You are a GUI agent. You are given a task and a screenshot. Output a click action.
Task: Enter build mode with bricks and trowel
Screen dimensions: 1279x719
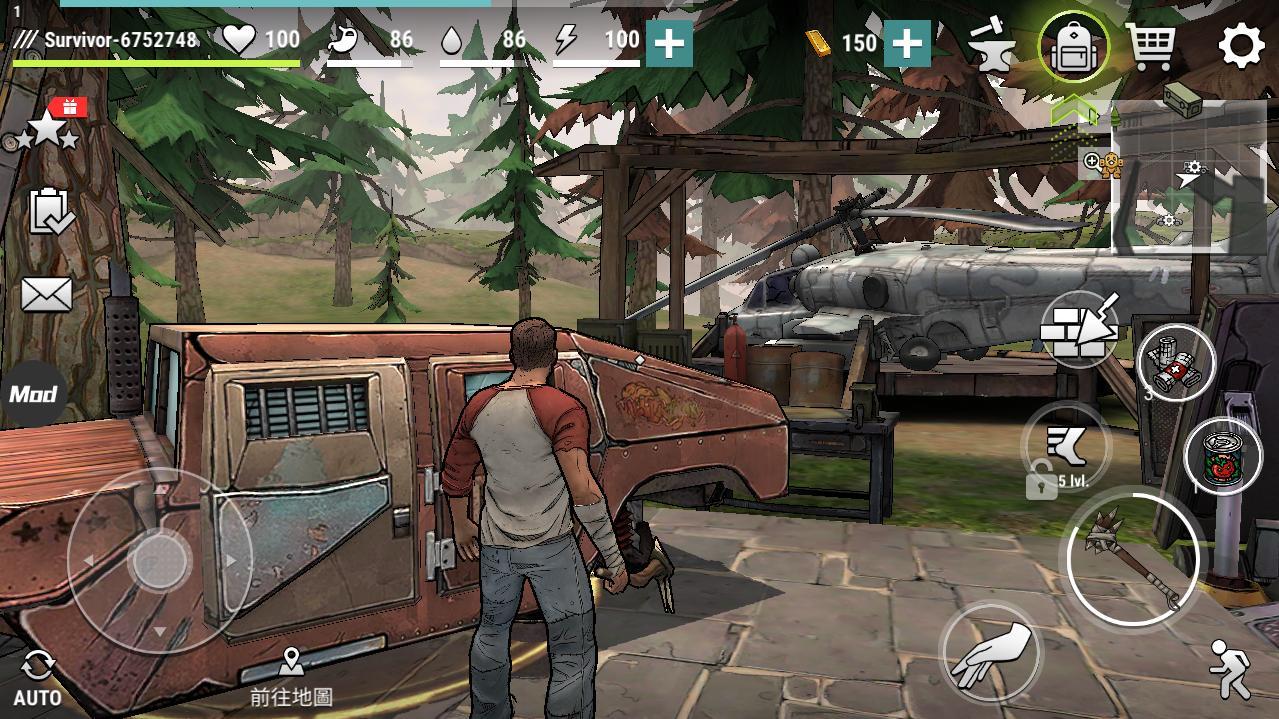pos(1078,328)
